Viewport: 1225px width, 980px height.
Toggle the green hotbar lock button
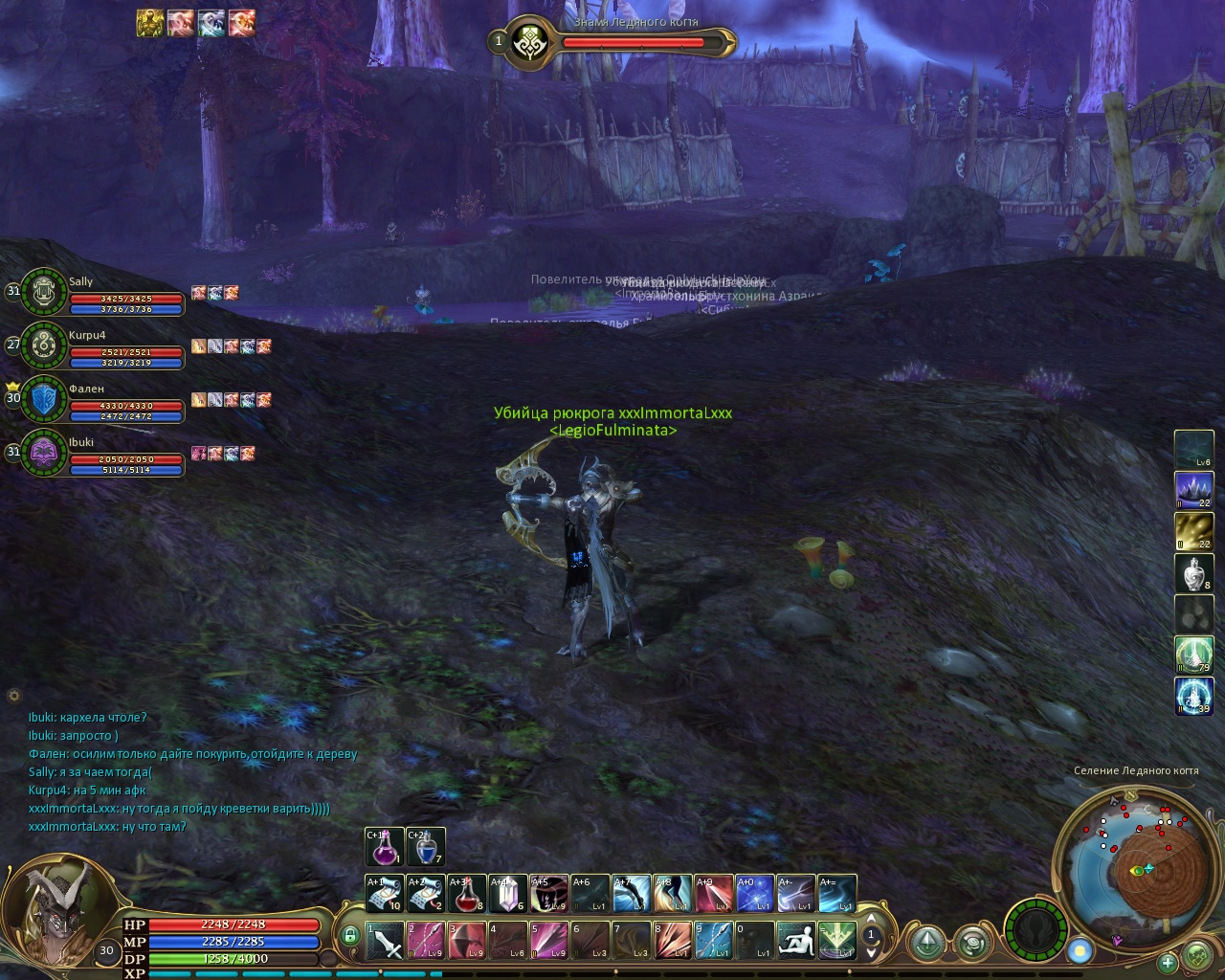tap(351, 935)
